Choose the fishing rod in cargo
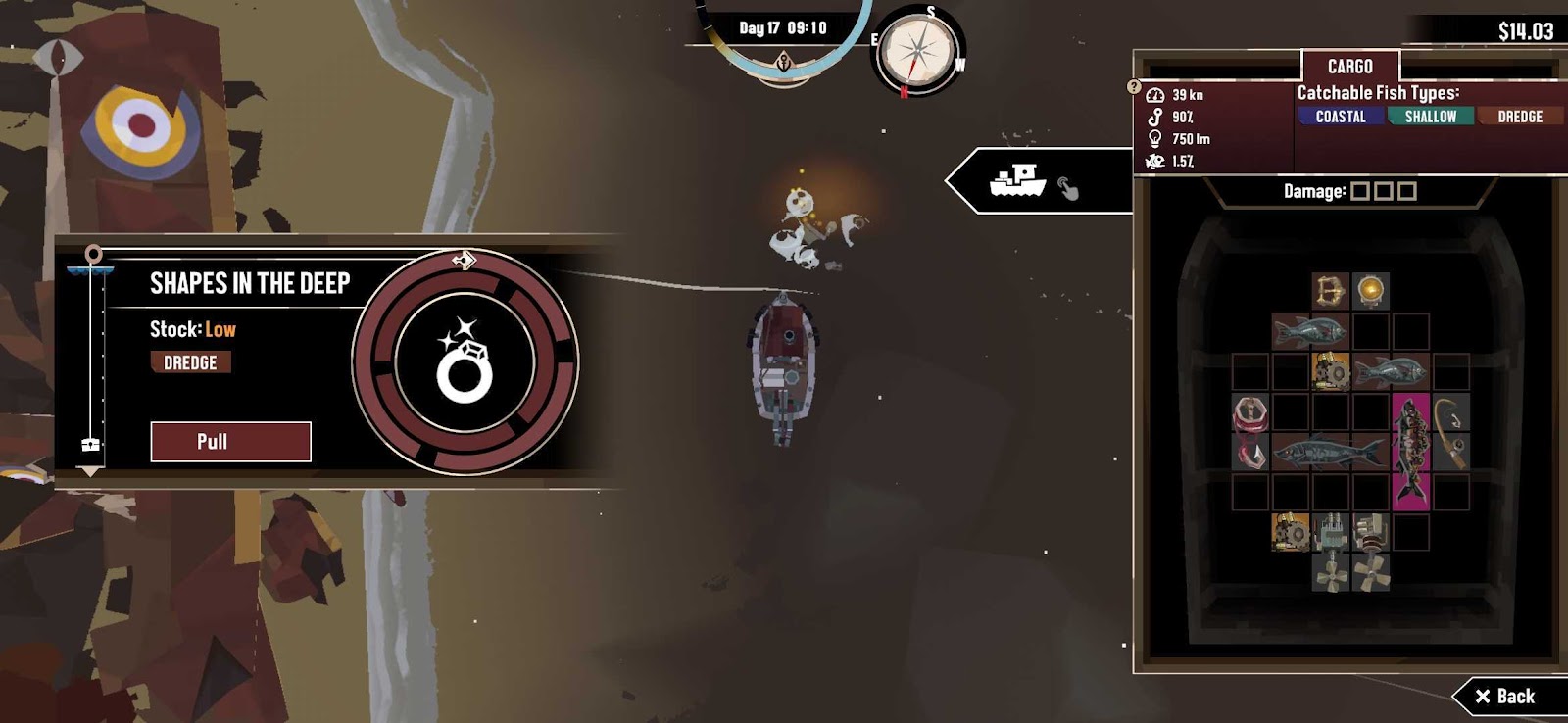 pos(1451,431)
